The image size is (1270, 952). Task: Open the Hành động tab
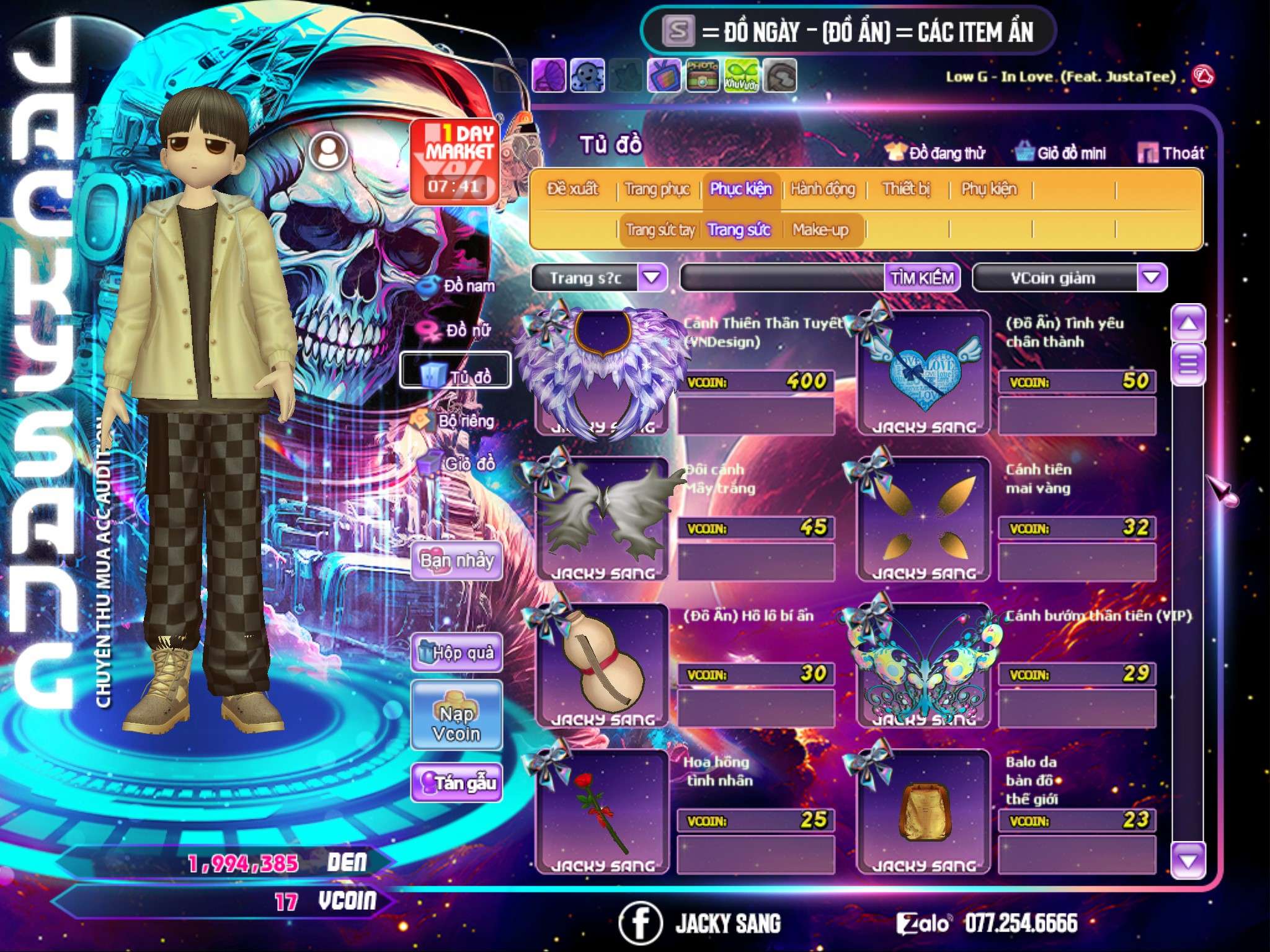click(822, 189)
